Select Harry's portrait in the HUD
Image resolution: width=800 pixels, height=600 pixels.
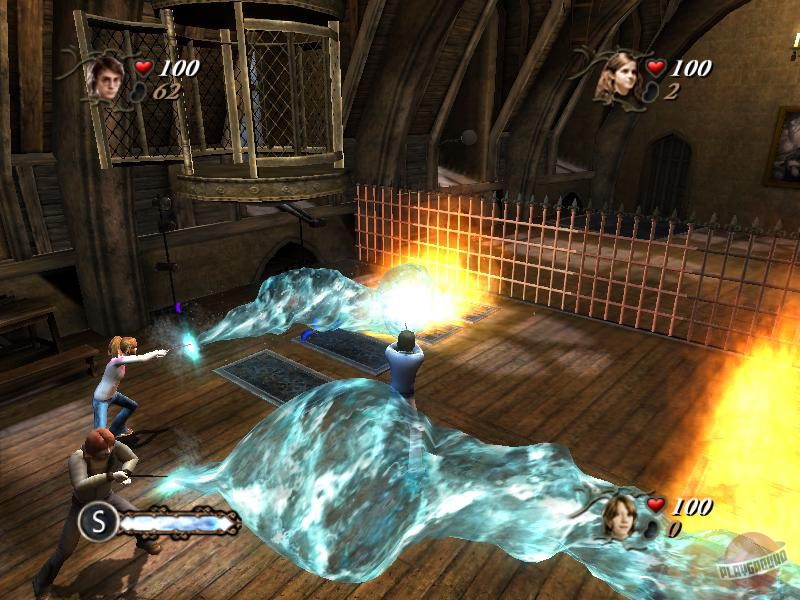103,77
